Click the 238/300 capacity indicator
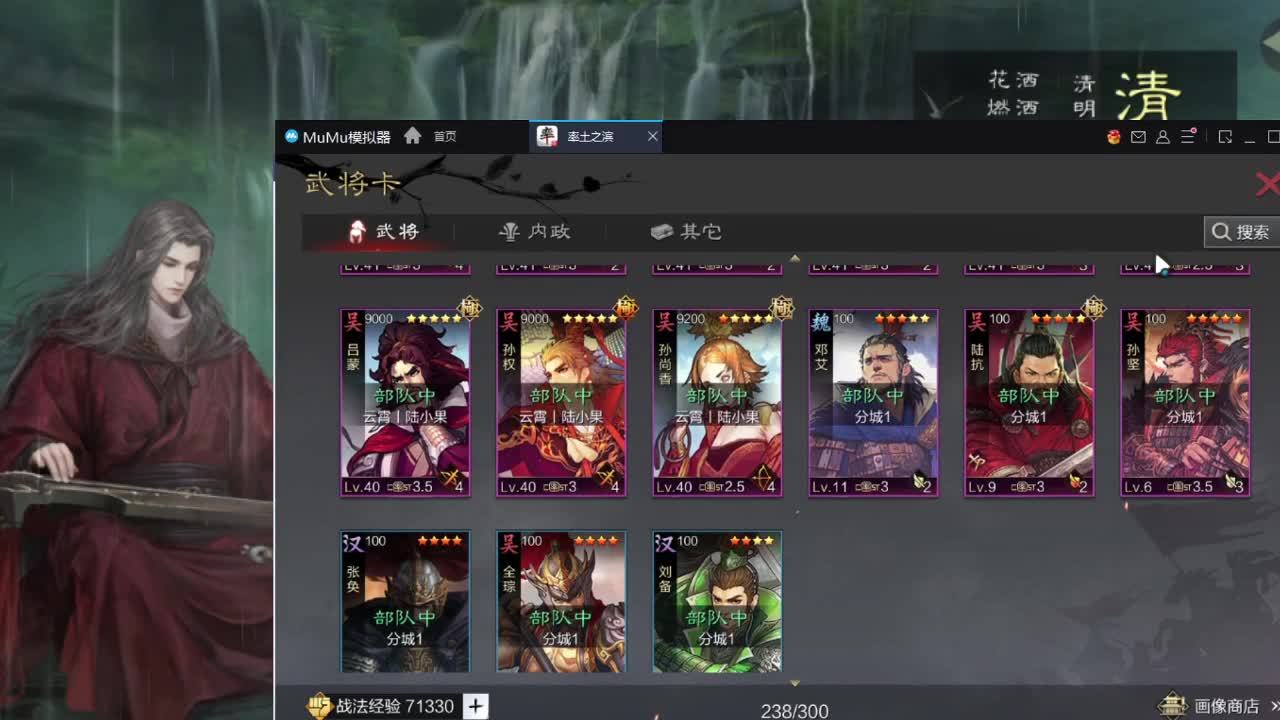1280x720 pixels. point(795,708)
